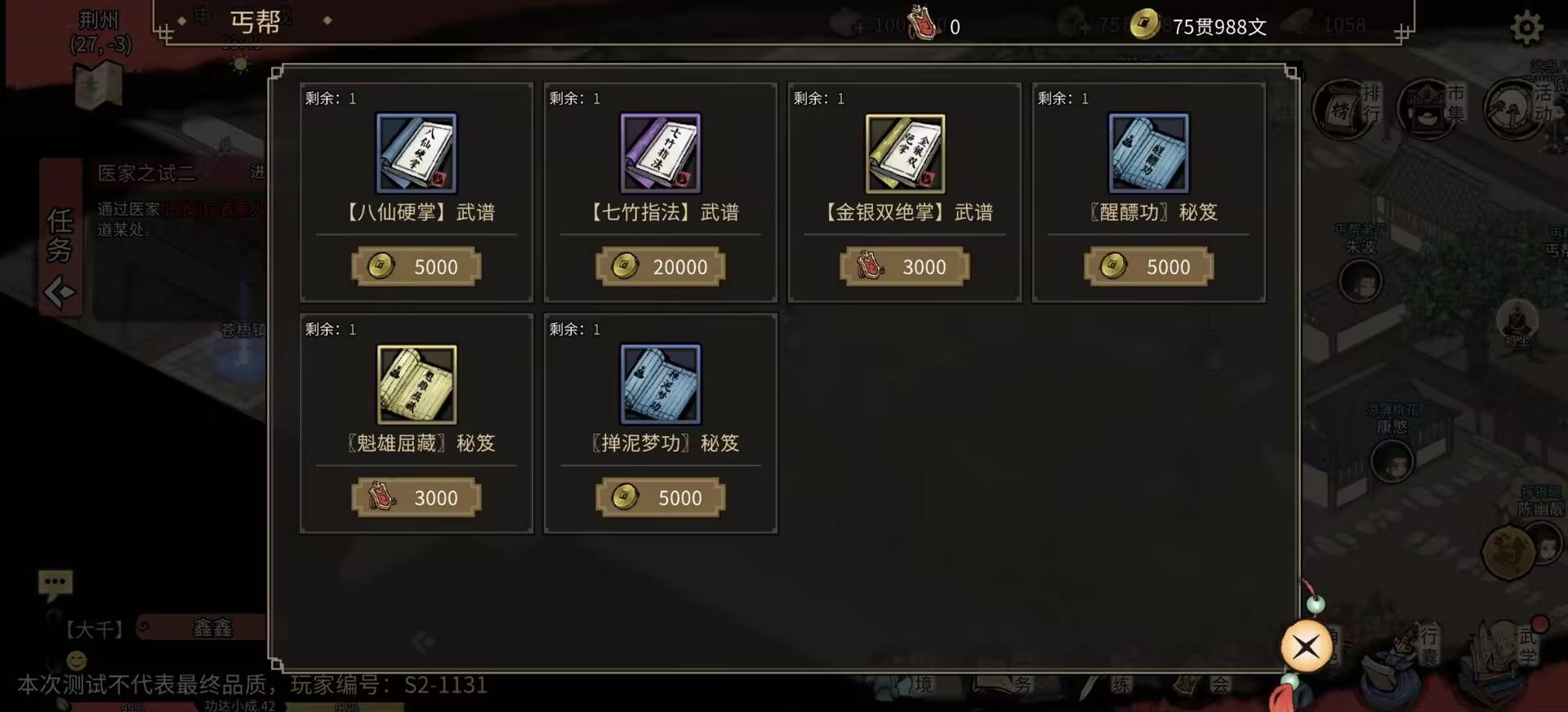Buy 金银双绝掌 manual for 3000
This screenshot has height=712, width=1568.
pyautogui.click(x=905, y=266)
